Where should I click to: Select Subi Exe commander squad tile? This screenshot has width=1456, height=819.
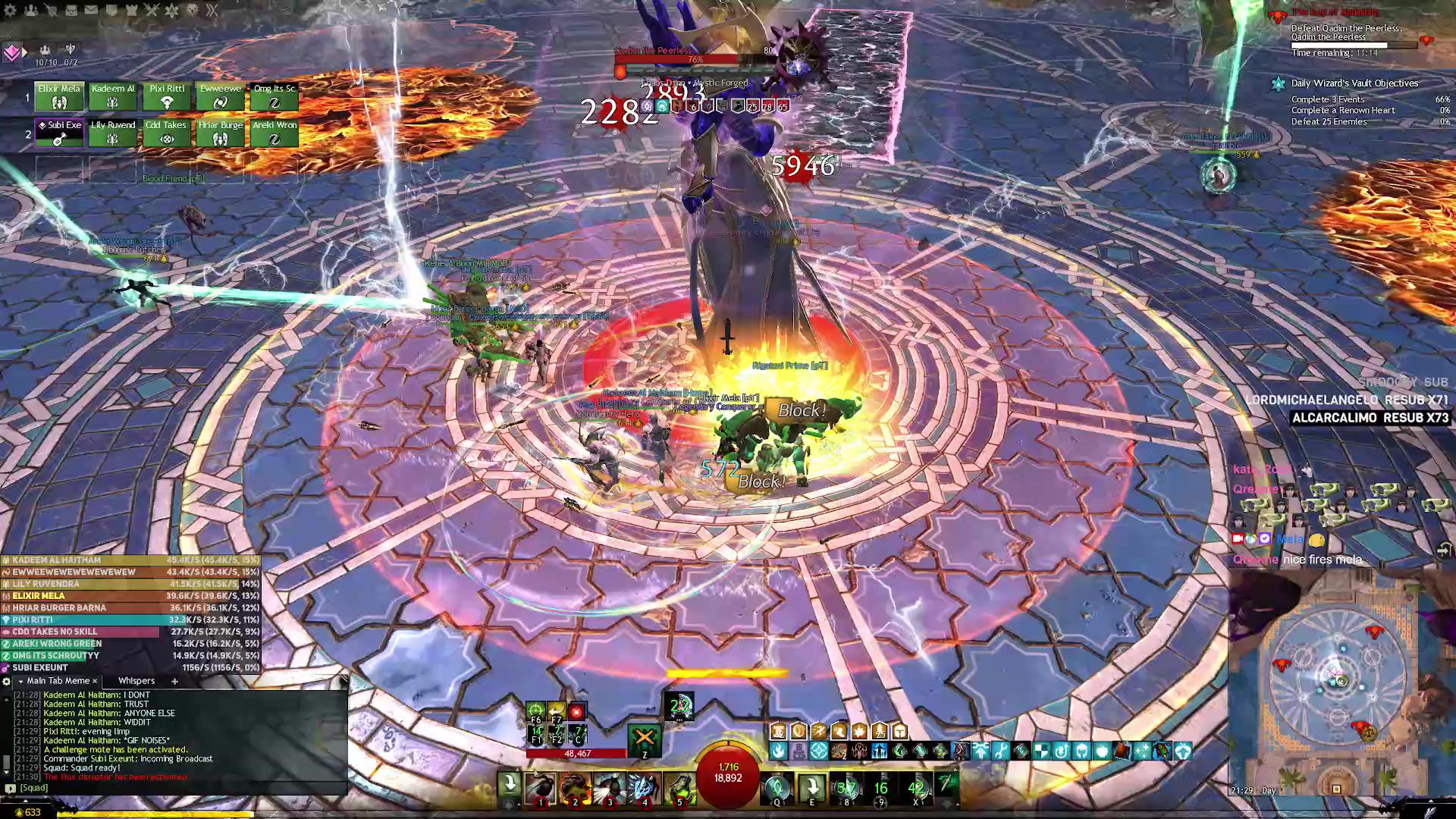[59, 133]
